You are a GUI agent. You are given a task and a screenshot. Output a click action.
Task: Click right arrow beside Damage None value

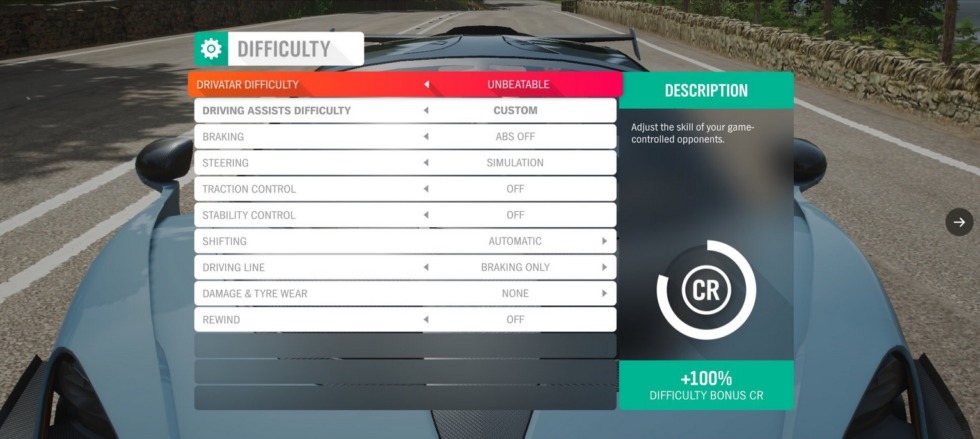[x=604, y=293]
